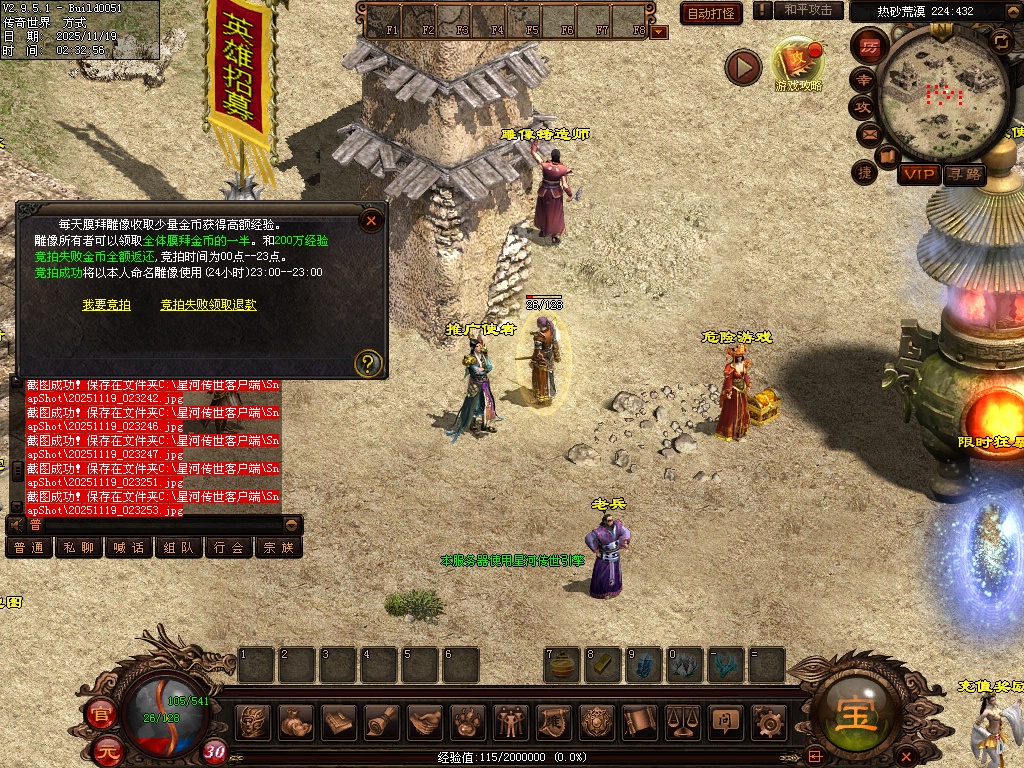Activate the 寻路 pathfinding button
Screen dimensions: 1024x768
pos(964,175)
